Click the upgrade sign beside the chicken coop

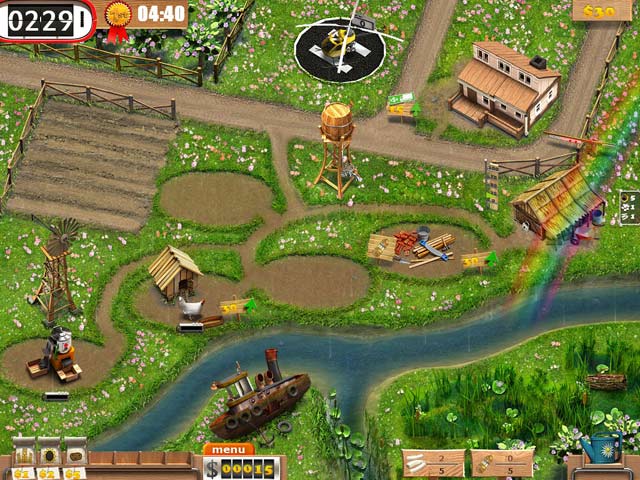click(x=234, y=307)
